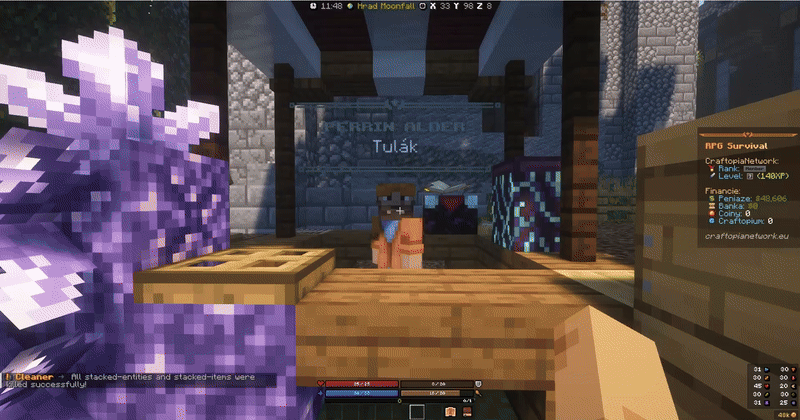Click the red heart stat icon
This screenshot has height=420, width=800.
(x=322, y=383)
